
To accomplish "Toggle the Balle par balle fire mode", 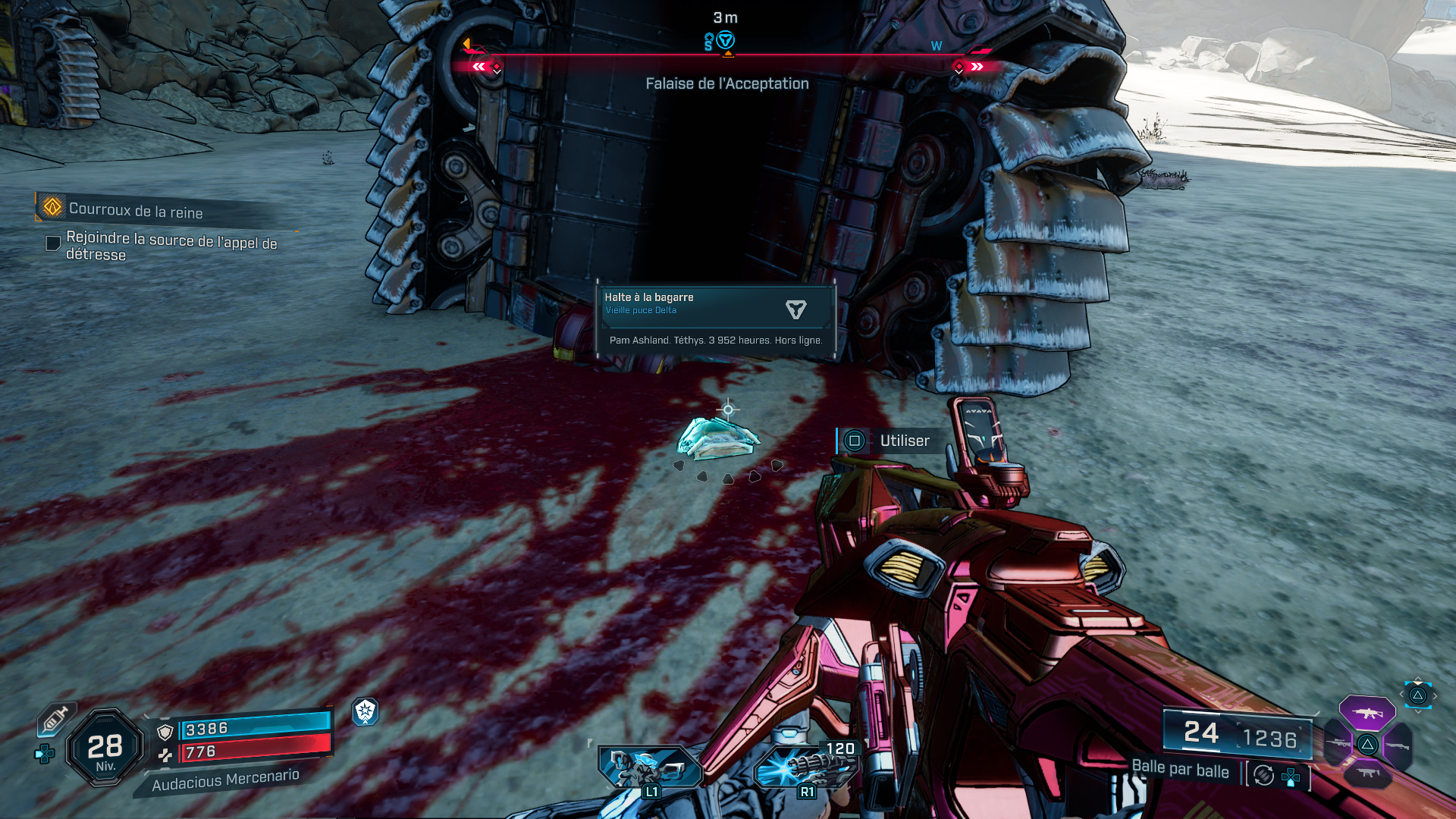I will tap(1180, 769).
